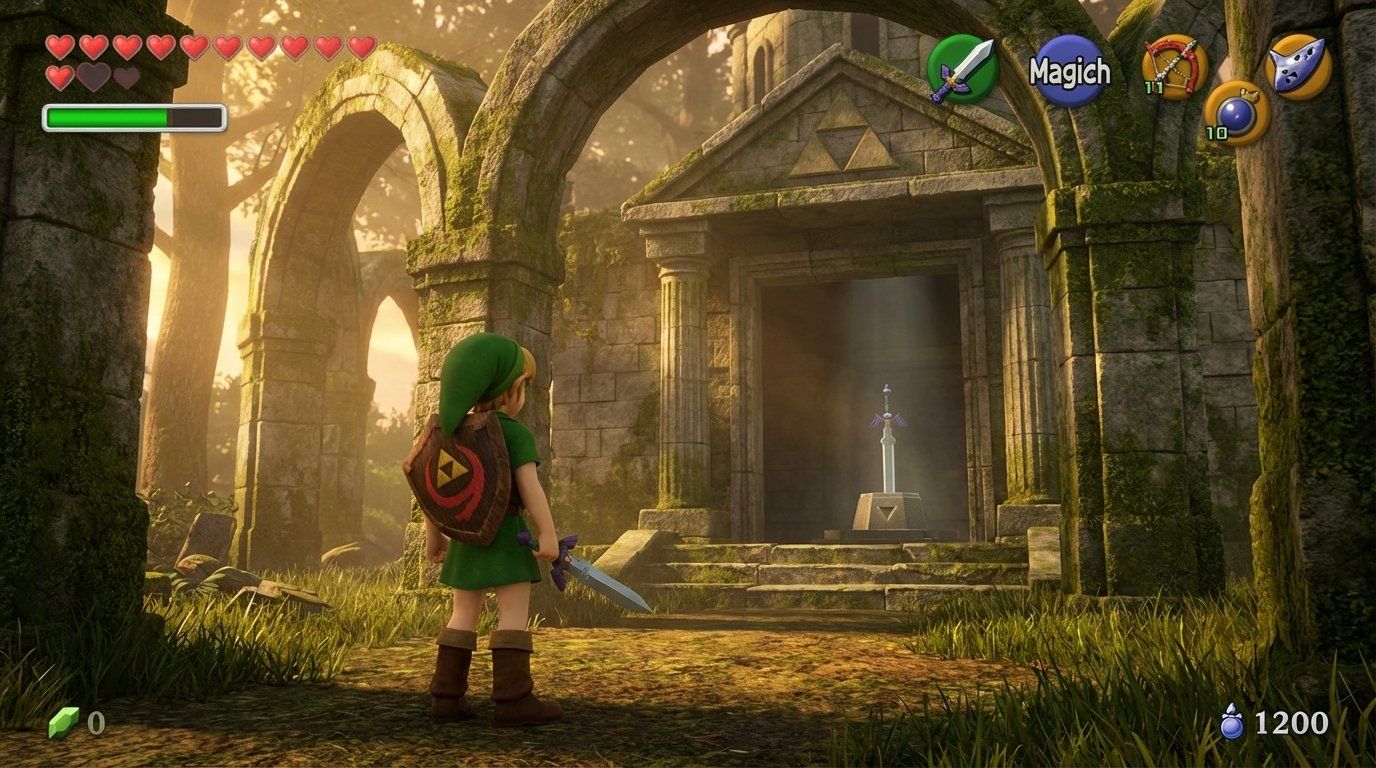
Task: Click the blue potion counter showing 1200
Action: [x=1294, y=723]
